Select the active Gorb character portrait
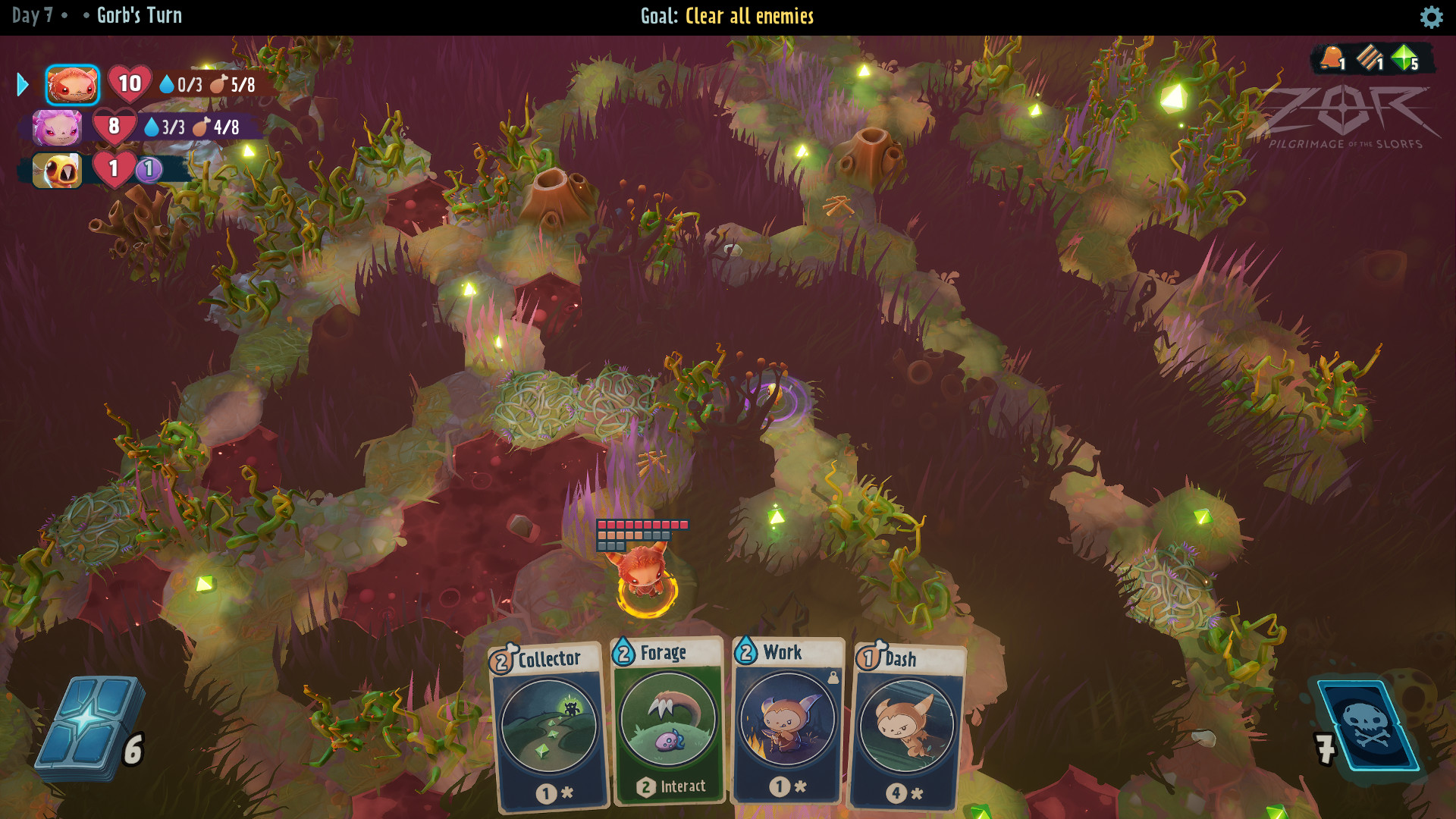Screen dimensions: 1456x819 72,84
